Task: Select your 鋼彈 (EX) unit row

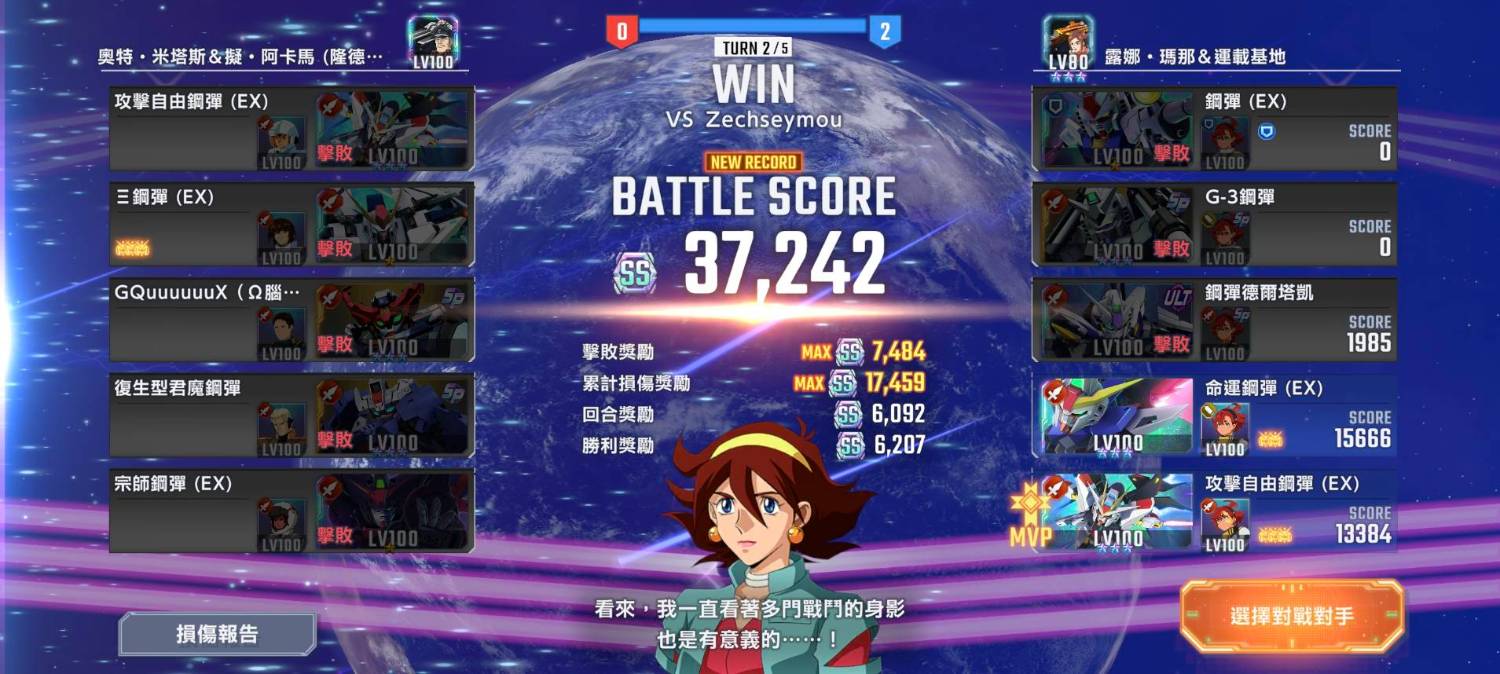Action: [1214, 129]
